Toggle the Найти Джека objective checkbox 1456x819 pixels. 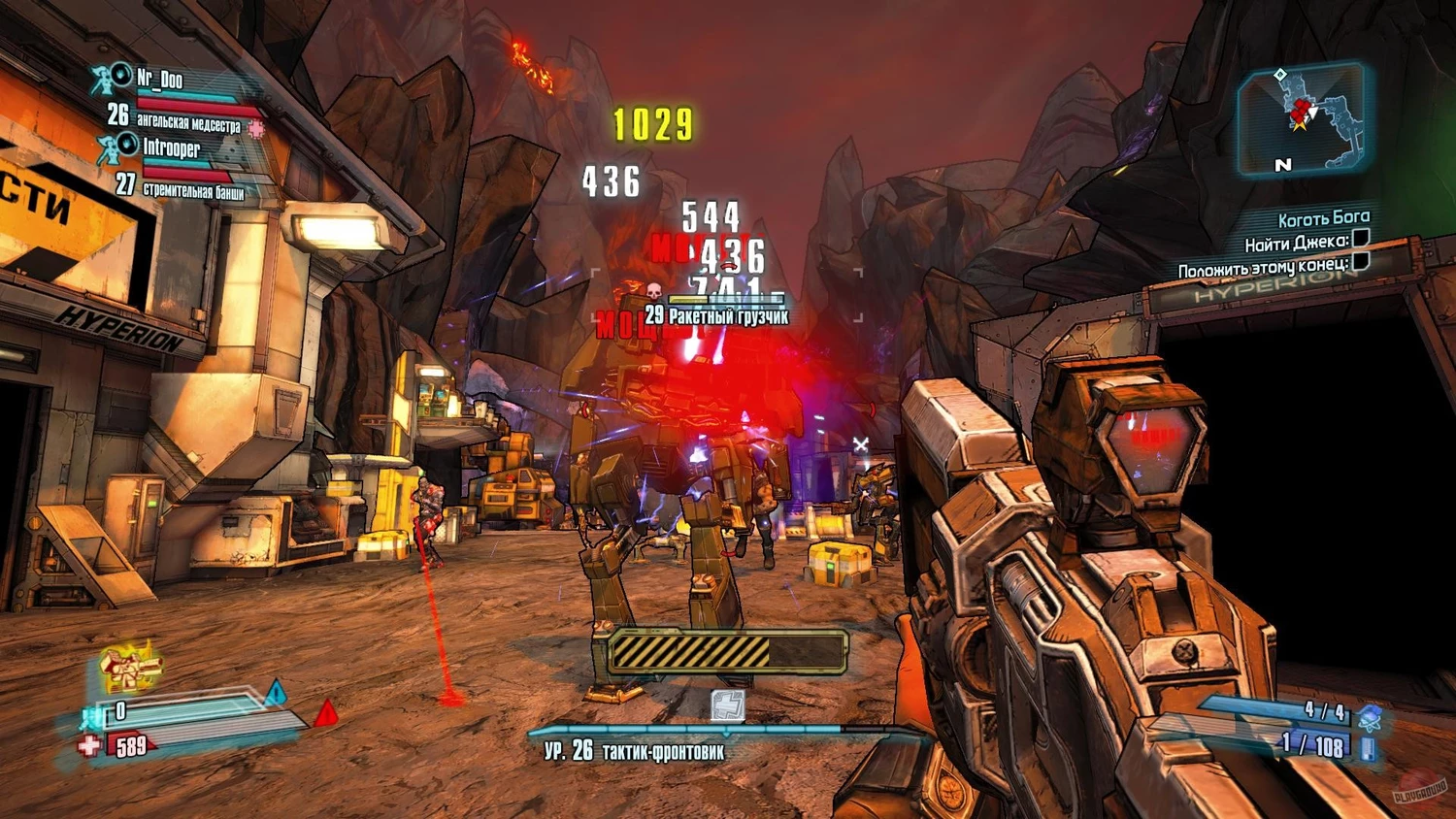1361,239
